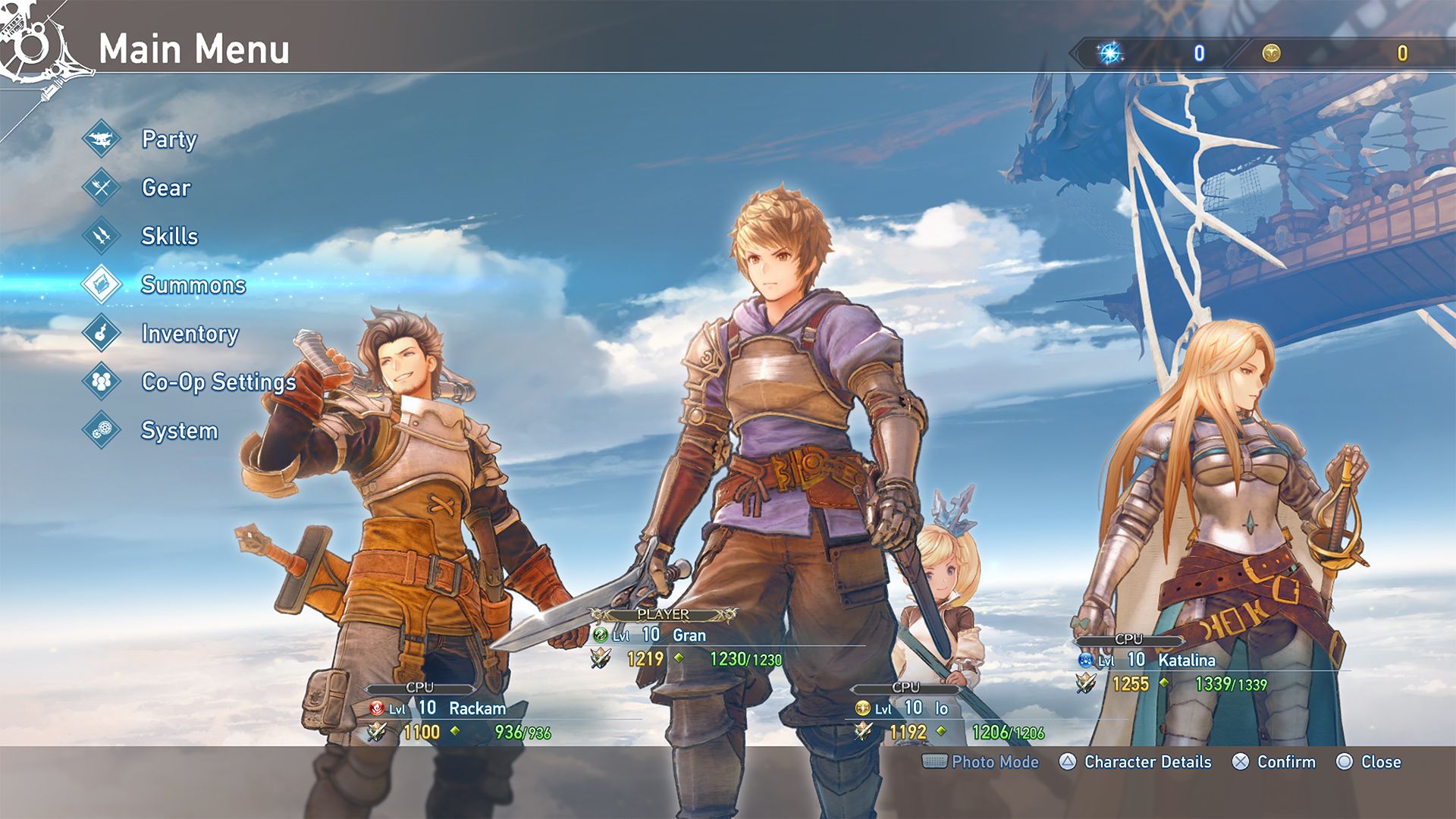Select Gear from the main menu
Viewport: 1456px width, 819px height.
[165, 188]
